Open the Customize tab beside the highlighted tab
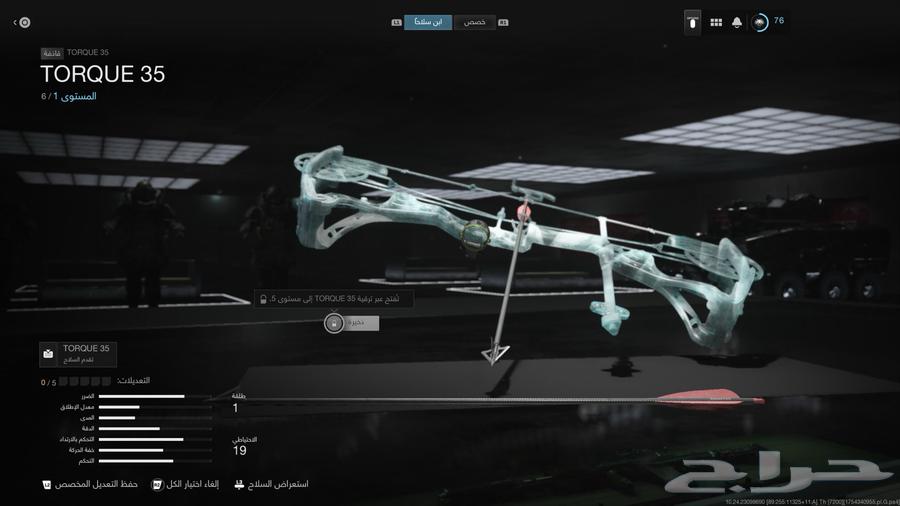 pyautogui.click(x=475, y=22)
